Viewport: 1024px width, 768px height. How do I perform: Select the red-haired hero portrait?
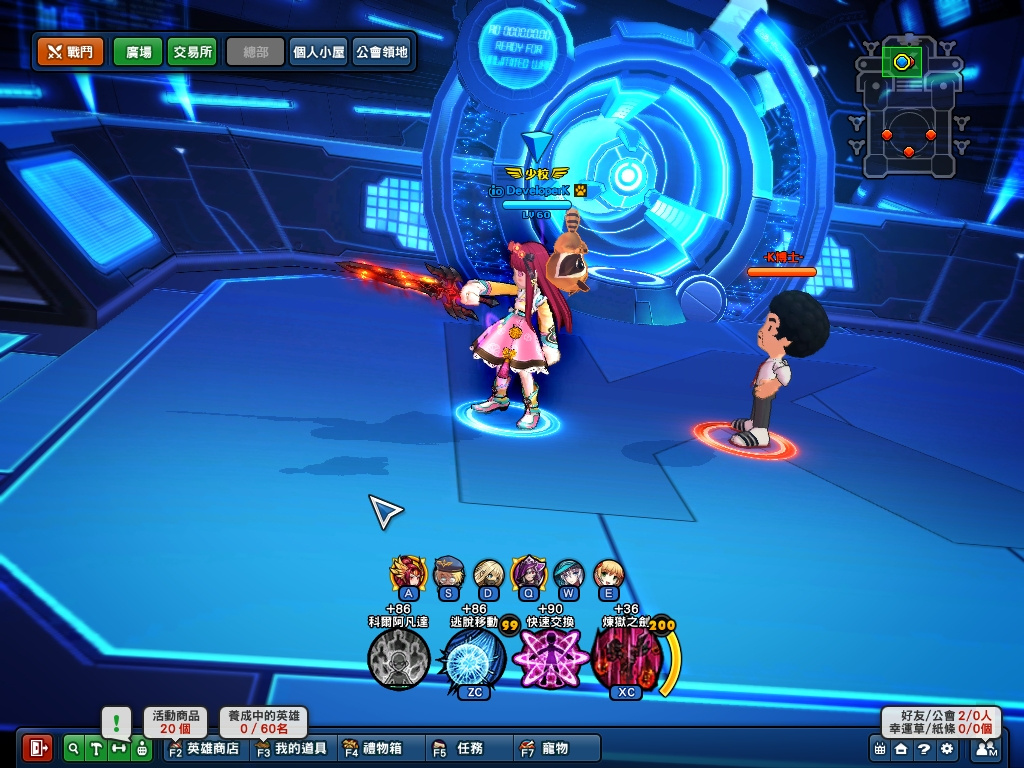407,573
